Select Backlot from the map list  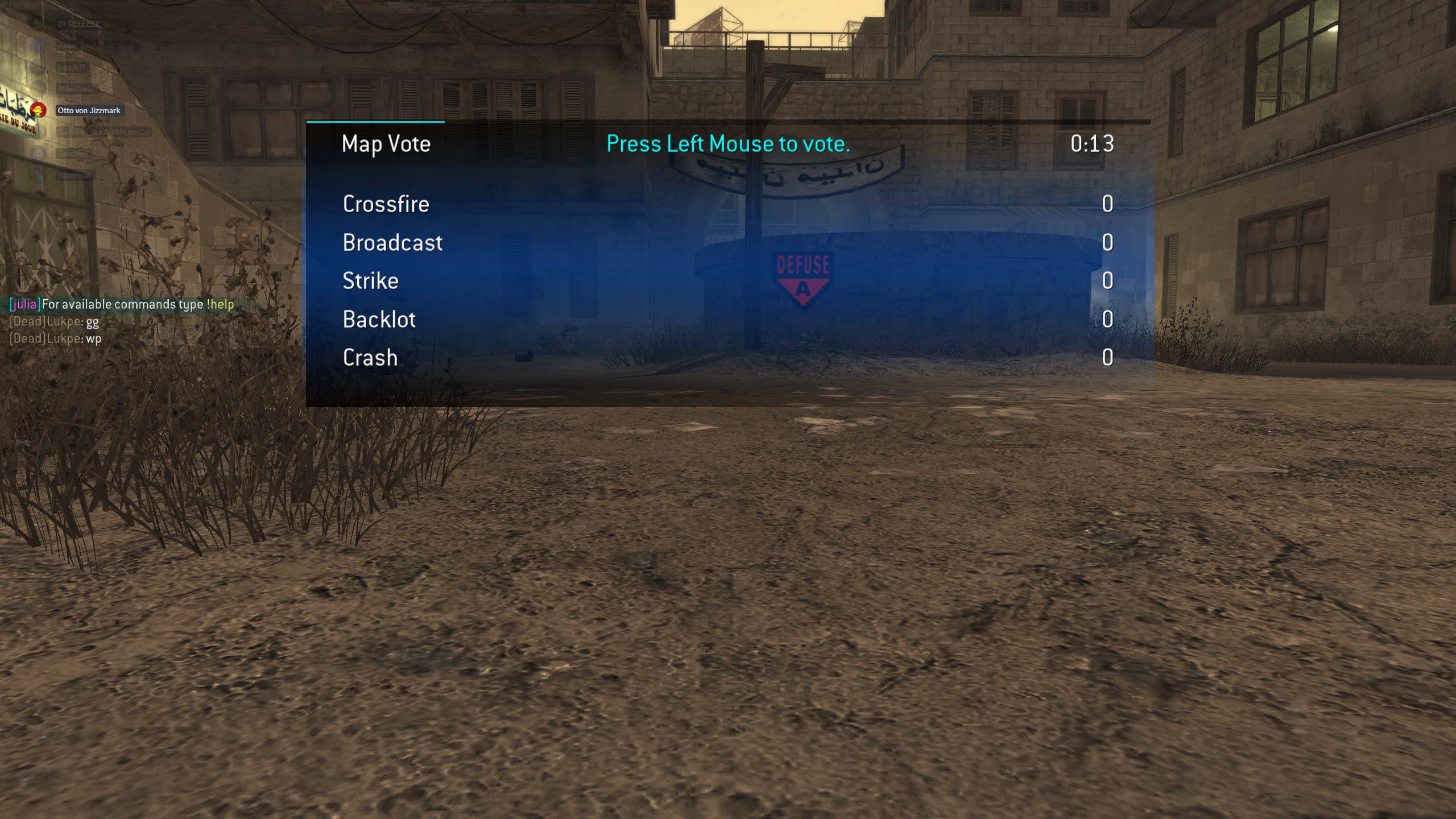(x=379, y=320)
